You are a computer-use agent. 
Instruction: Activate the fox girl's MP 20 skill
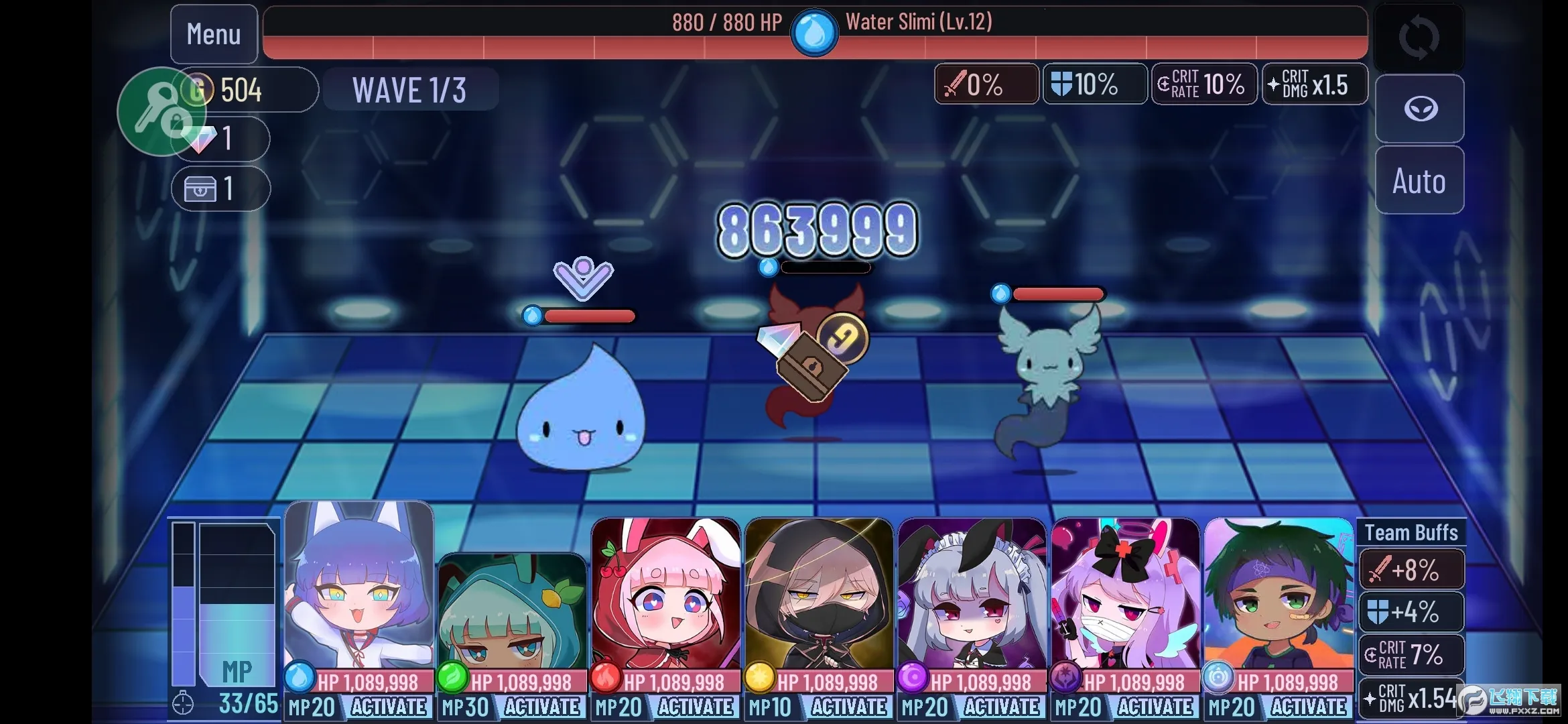tap(389, 707)
